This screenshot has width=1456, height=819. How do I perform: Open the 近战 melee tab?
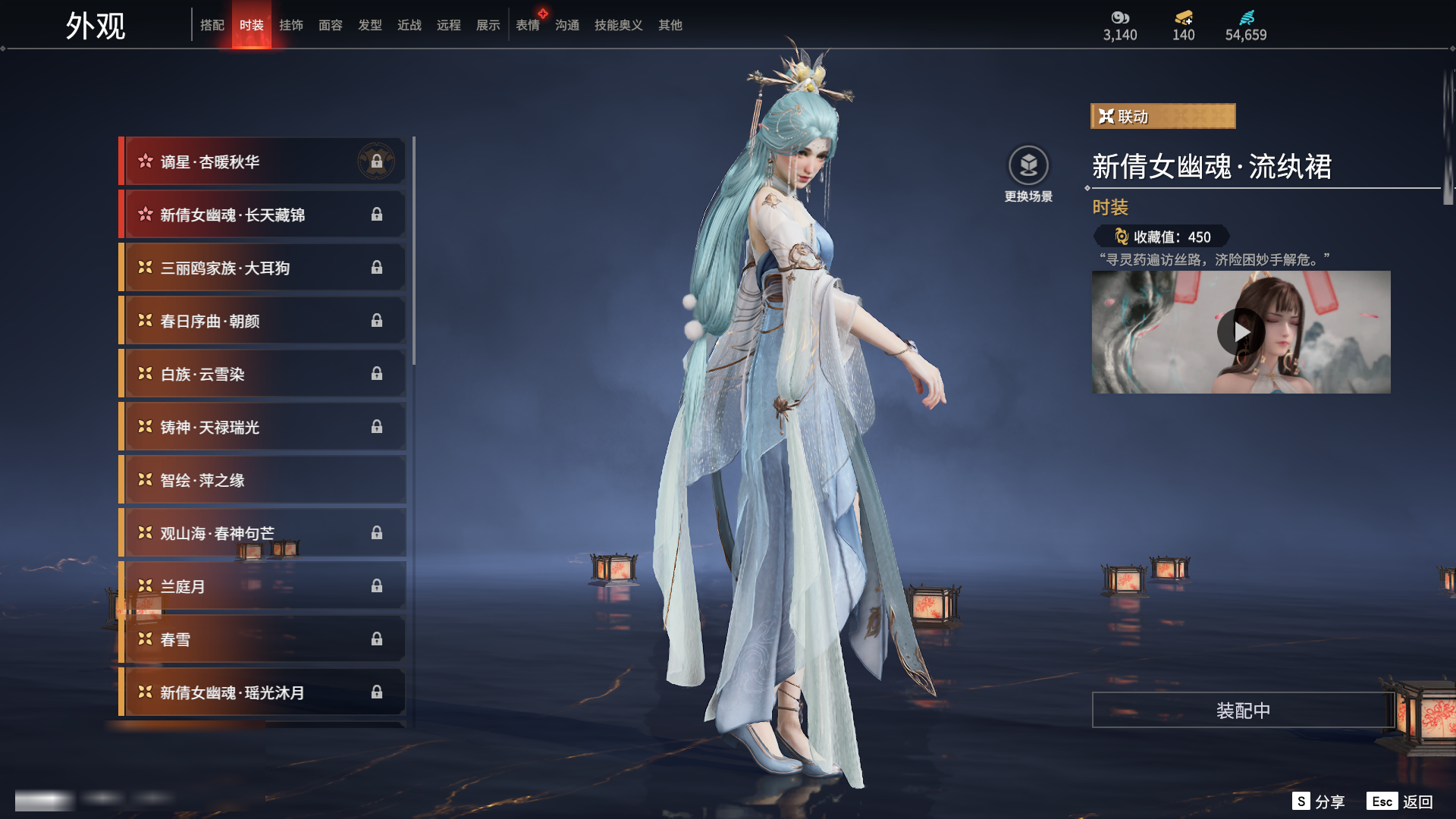[x=409, y=25]
